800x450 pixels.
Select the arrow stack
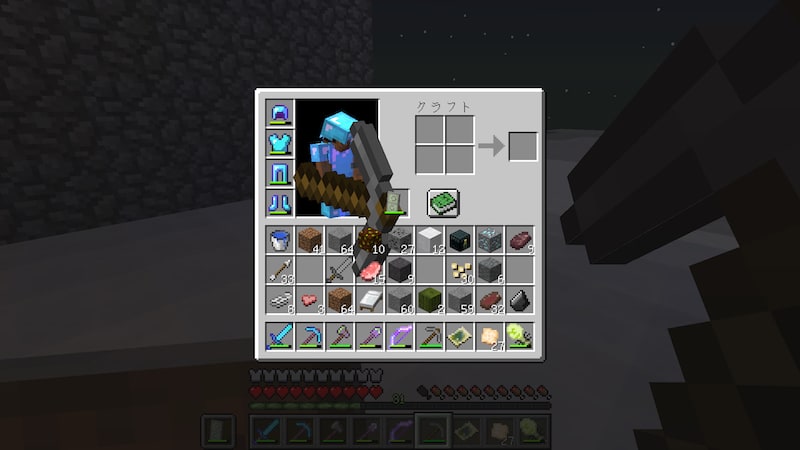279,270
